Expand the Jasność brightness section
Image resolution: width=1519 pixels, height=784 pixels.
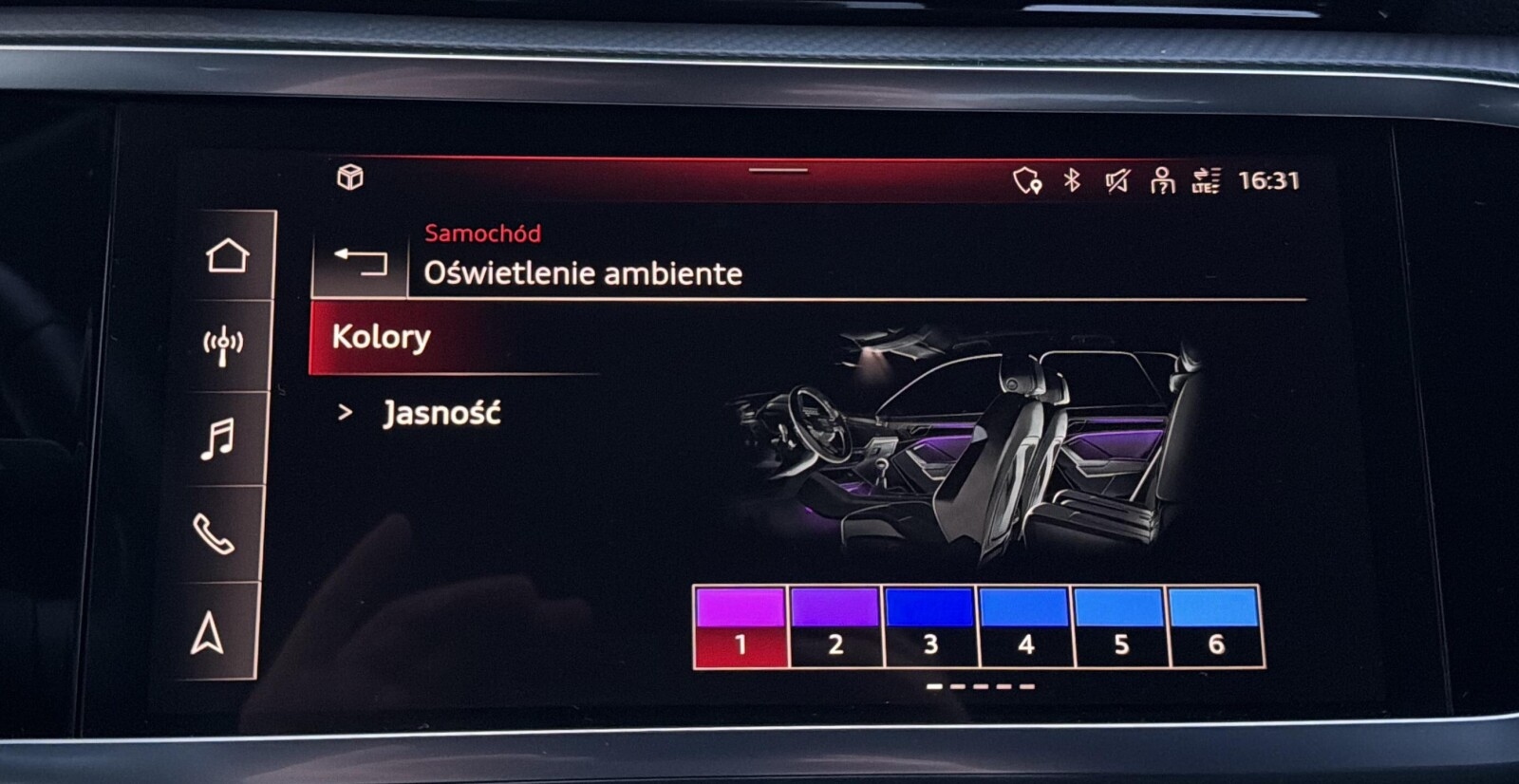click(441, 412)
